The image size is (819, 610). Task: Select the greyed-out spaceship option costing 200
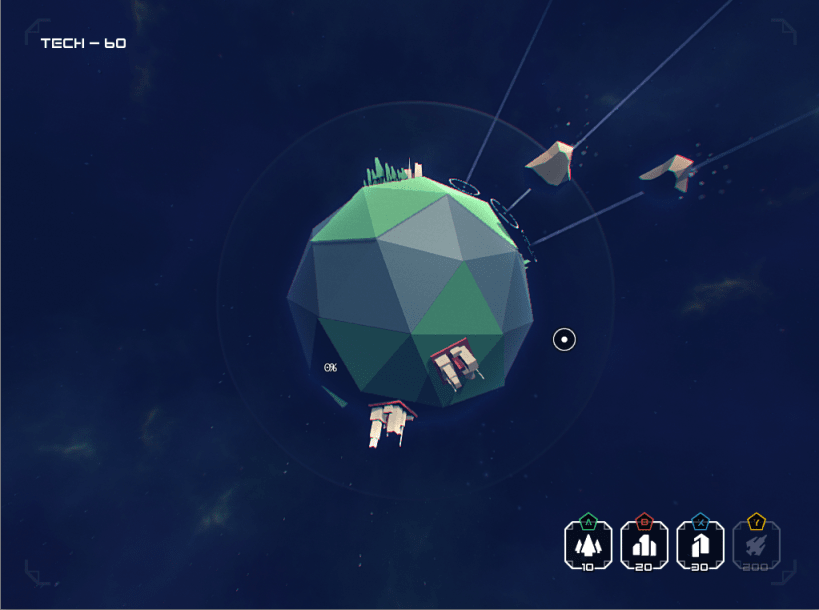coord(756,545)
